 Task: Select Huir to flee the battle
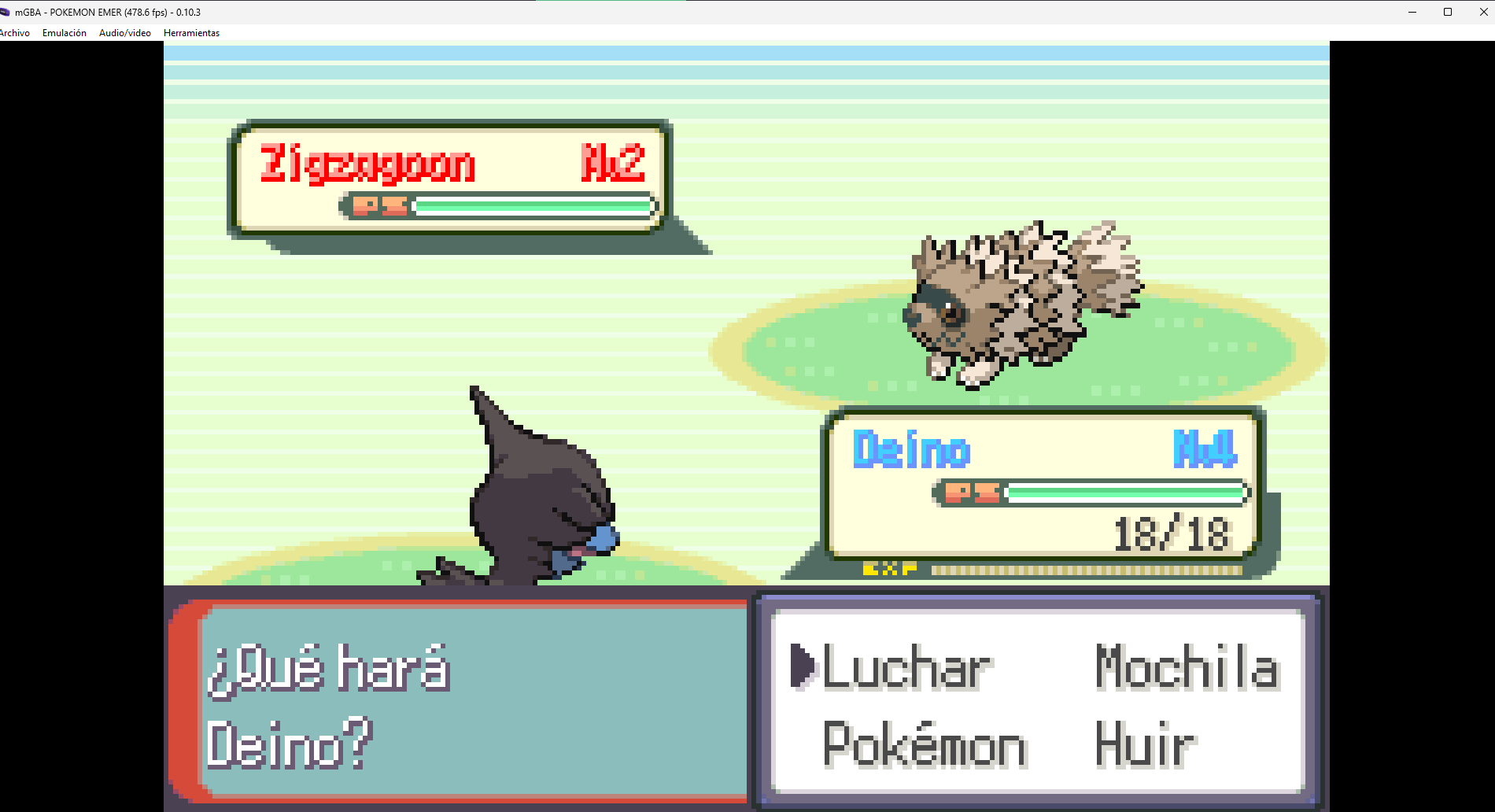[1145, 744]
